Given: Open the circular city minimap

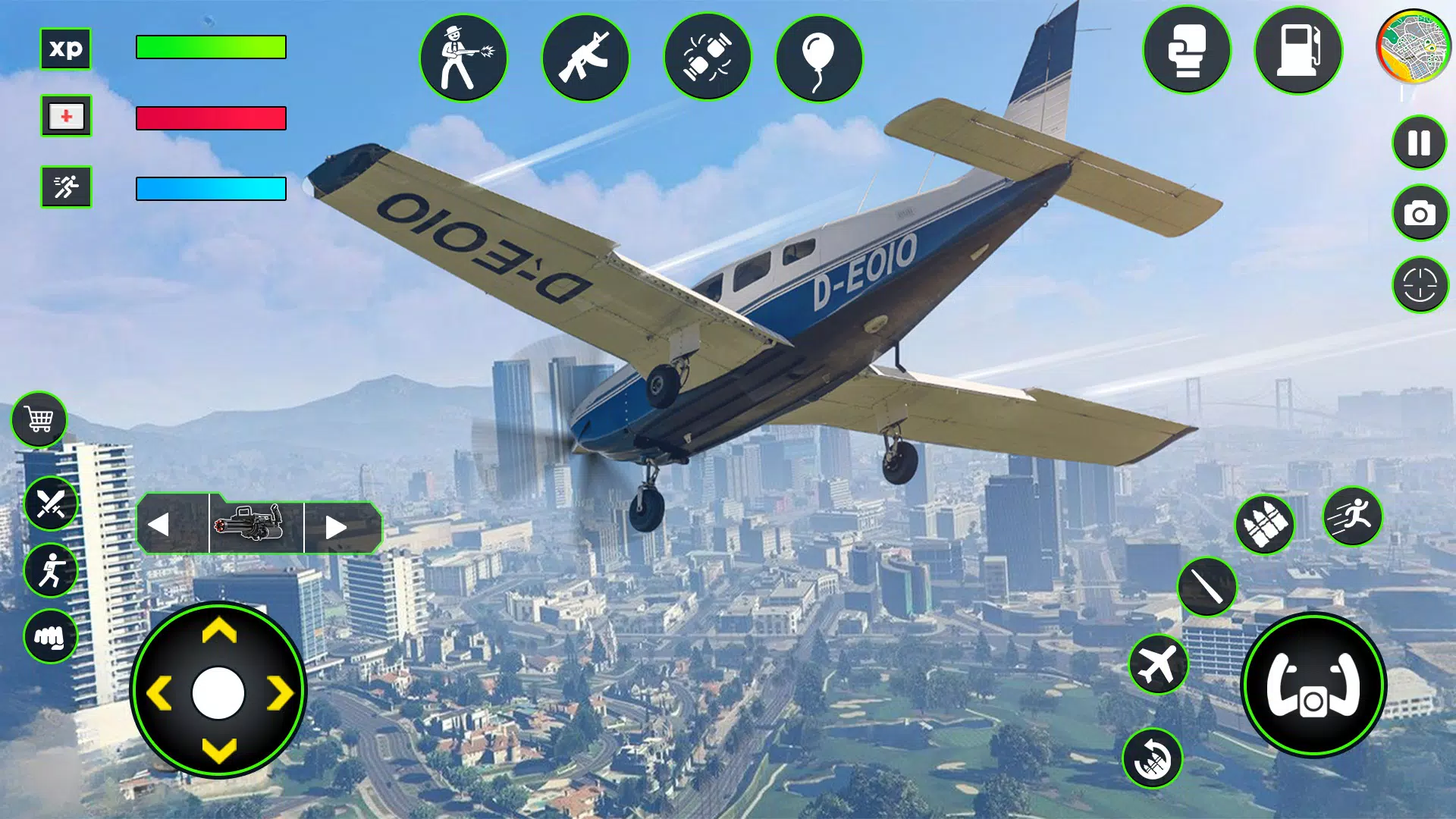Looking at the screenshot, I should click(1413, 47).
